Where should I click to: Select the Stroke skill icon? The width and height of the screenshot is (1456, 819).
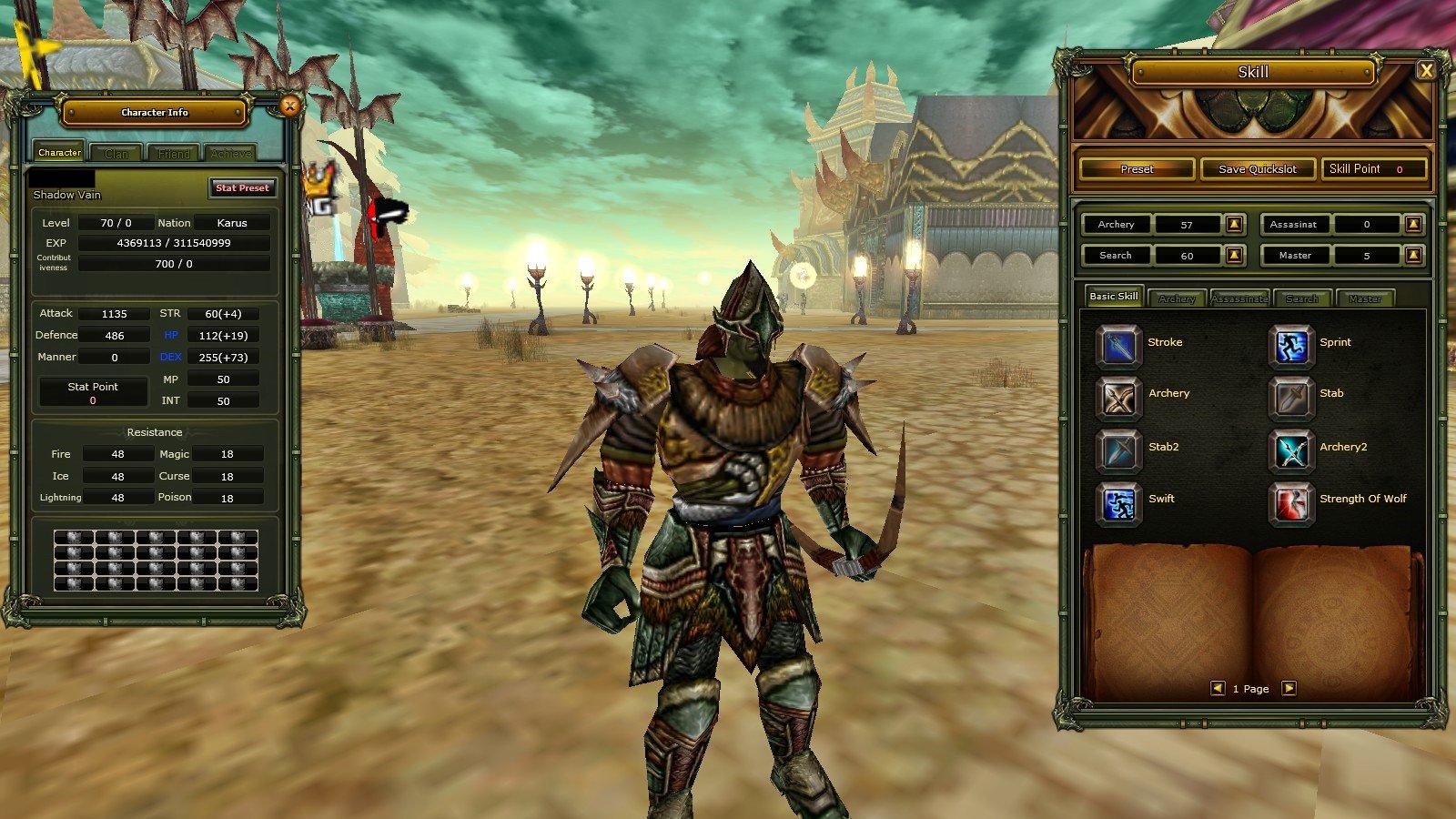1117,347
